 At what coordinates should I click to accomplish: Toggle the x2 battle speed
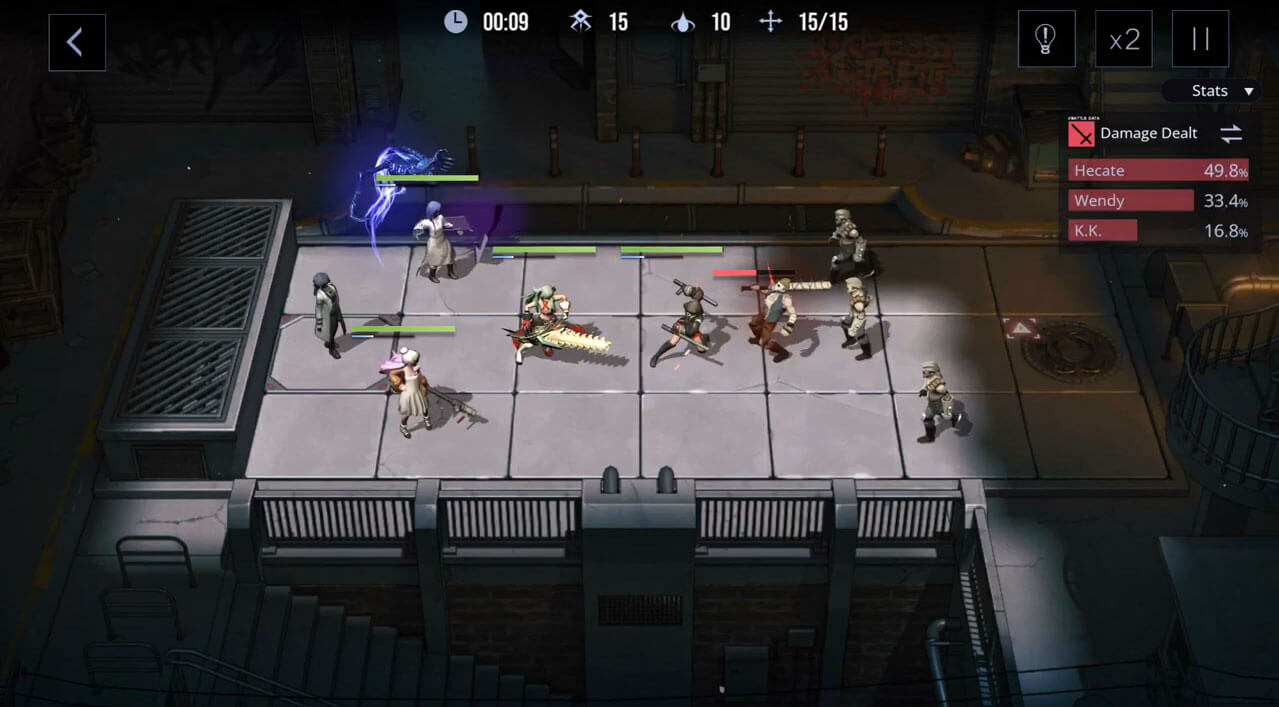pyautogui.click(x=1124, y=40)
